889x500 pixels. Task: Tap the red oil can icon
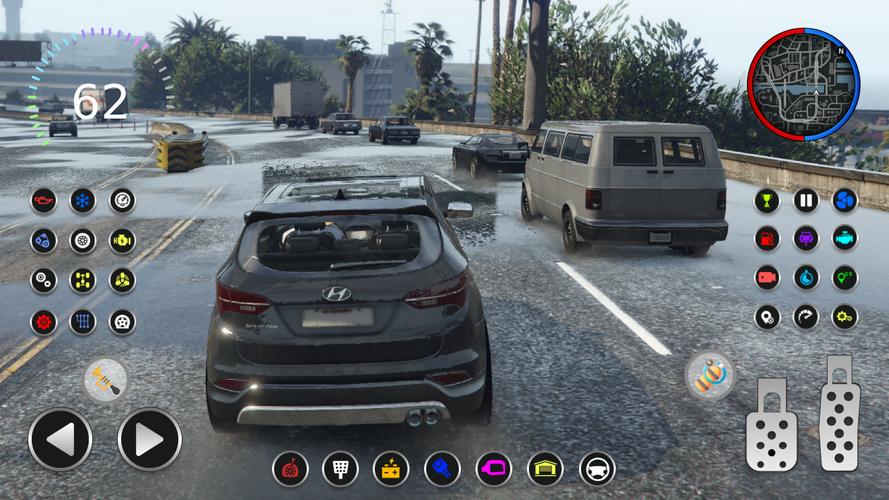[44, 201]
